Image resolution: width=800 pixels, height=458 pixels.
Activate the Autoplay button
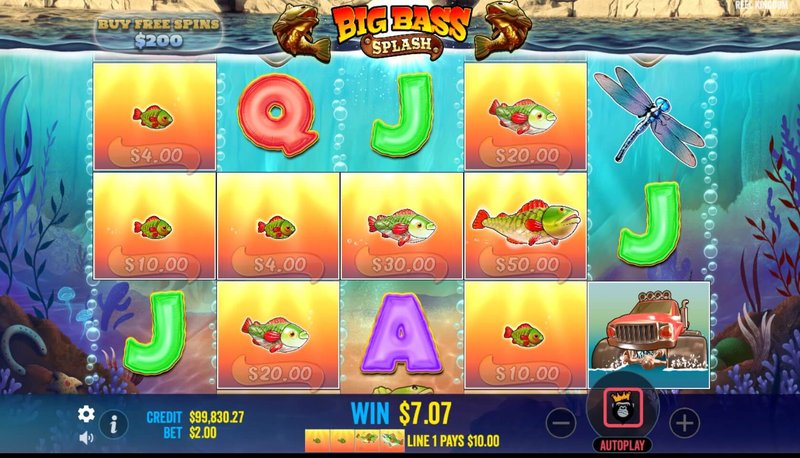click(622, 445)
